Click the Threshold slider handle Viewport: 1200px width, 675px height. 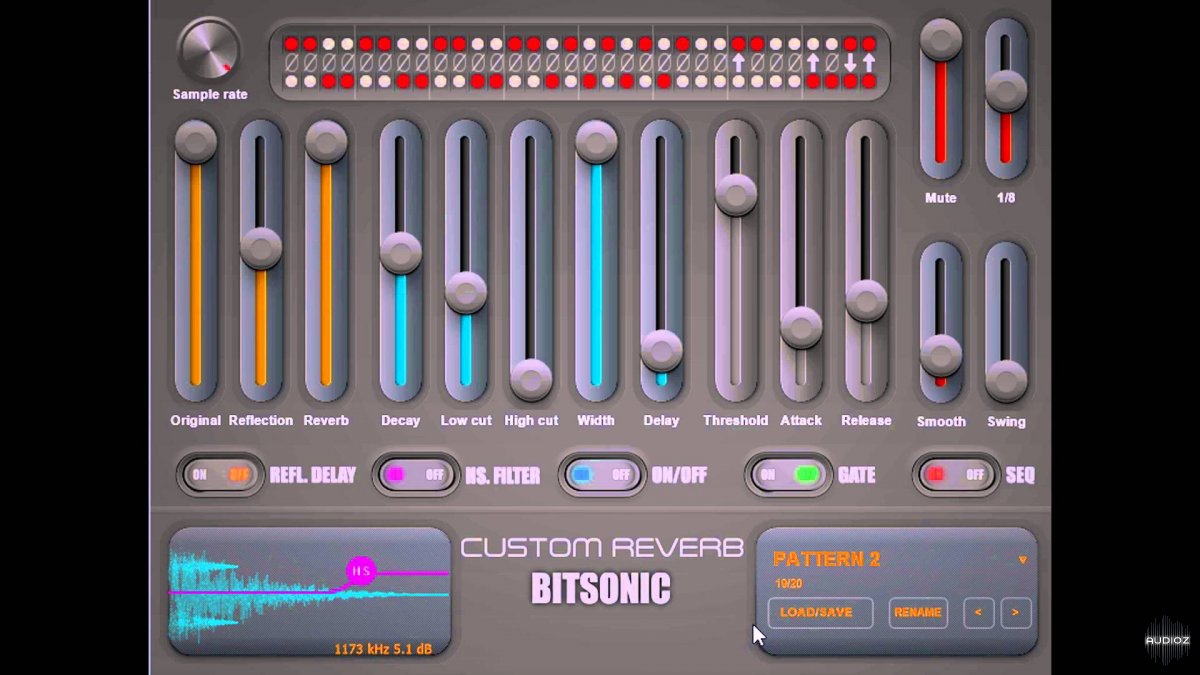point(736,194)
